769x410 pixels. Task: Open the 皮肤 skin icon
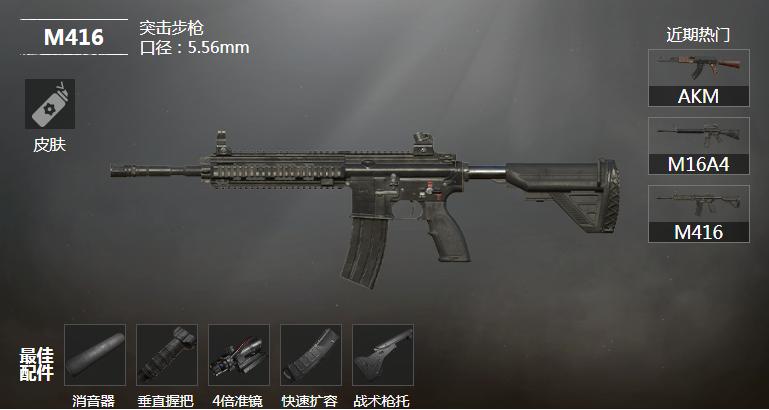click(x=50, y=104)
